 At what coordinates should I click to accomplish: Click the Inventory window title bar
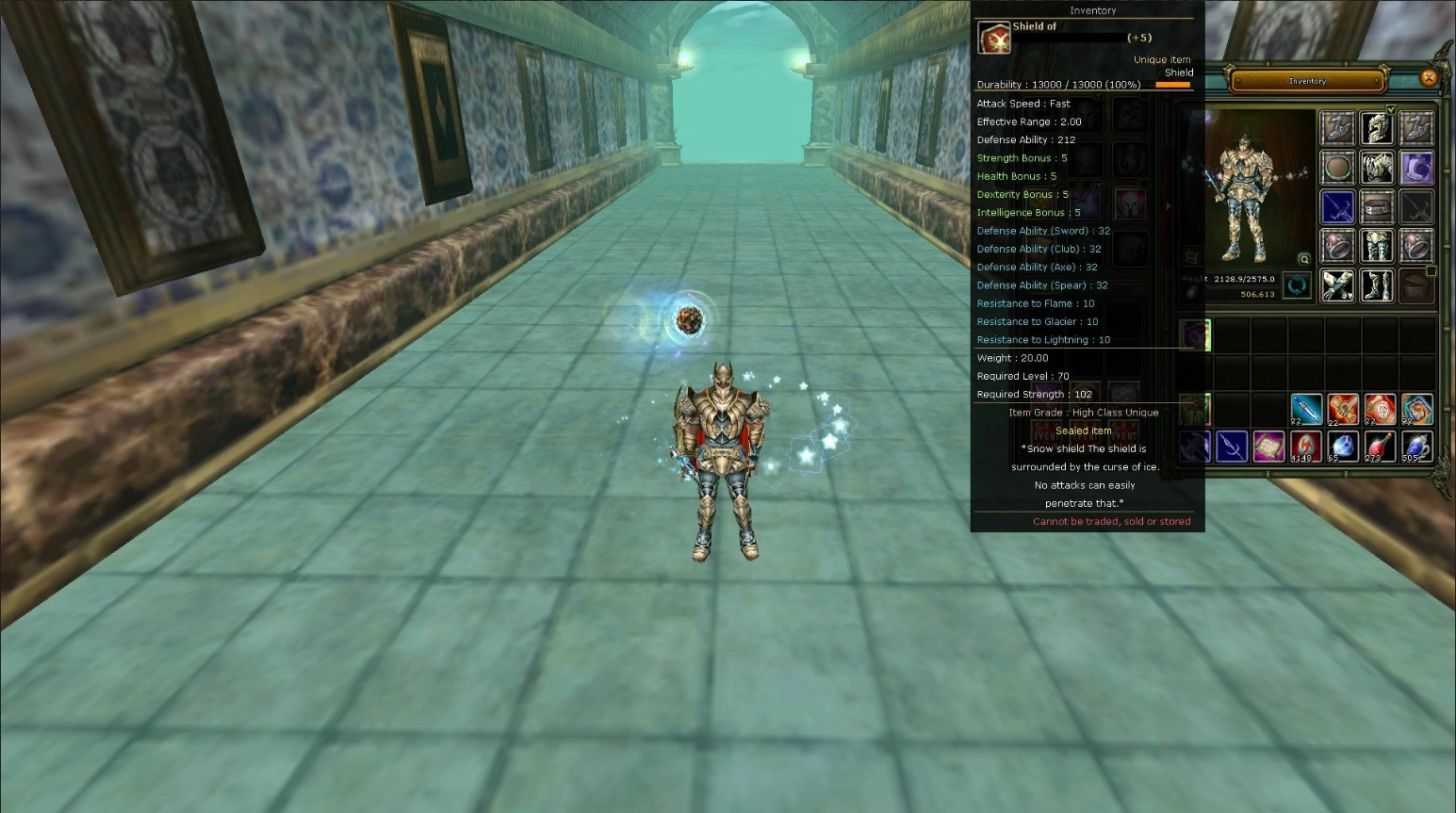tap(1308, 81)
